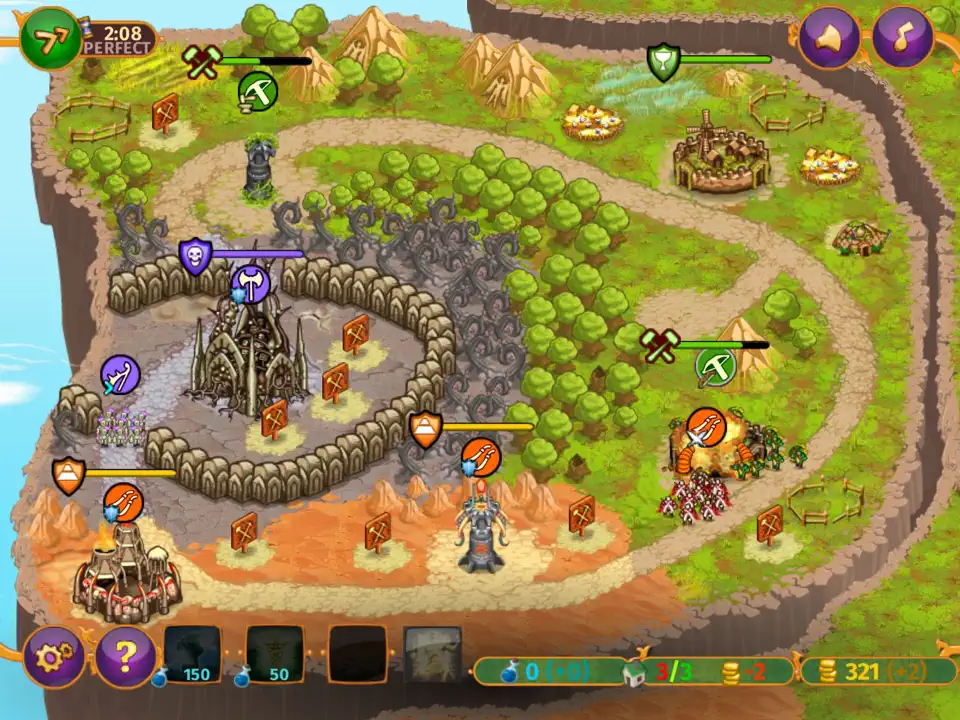Toggle the music note button

tap(902, 38)
